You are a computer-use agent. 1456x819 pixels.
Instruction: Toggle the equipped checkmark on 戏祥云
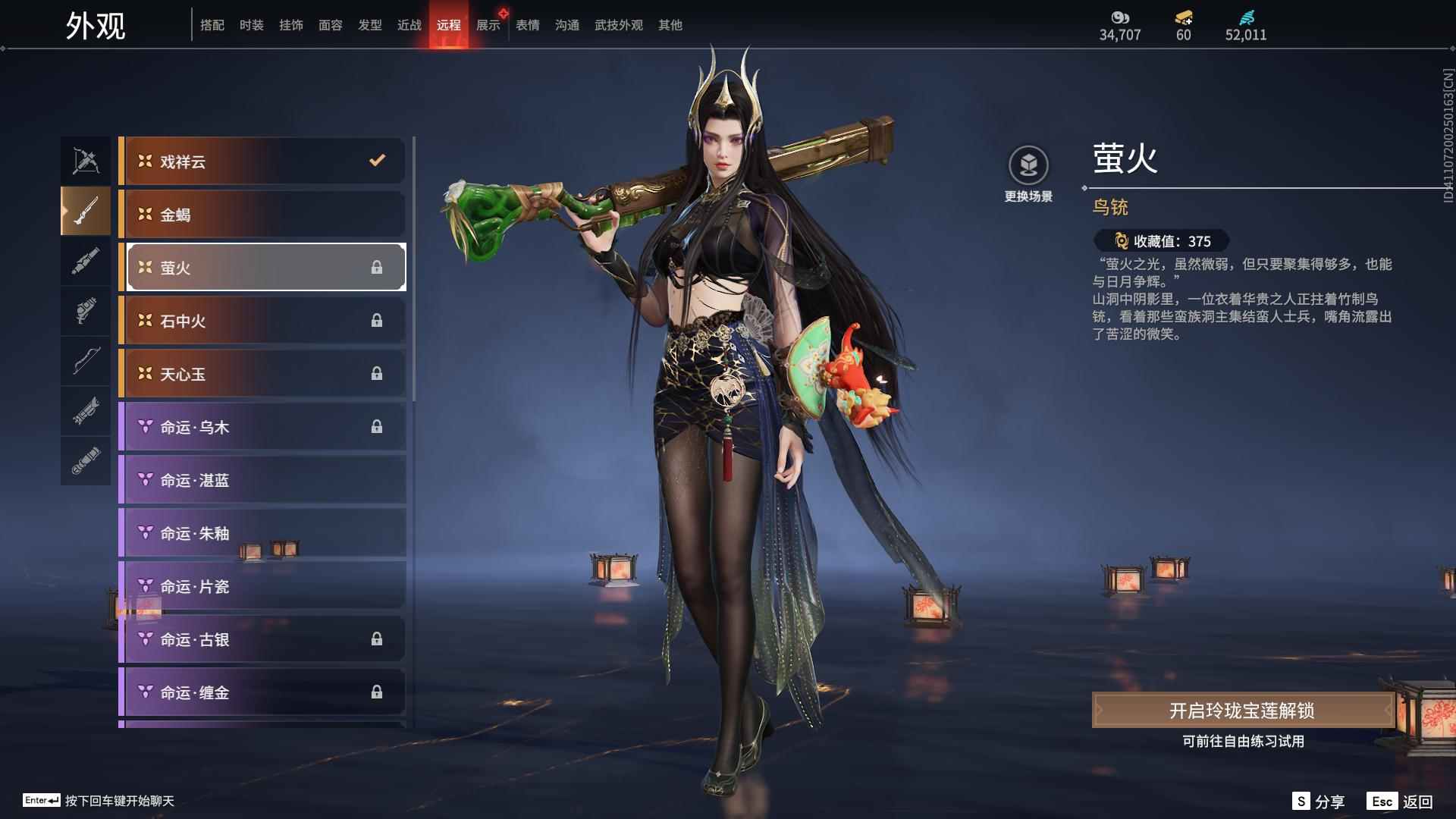point(375,161)
